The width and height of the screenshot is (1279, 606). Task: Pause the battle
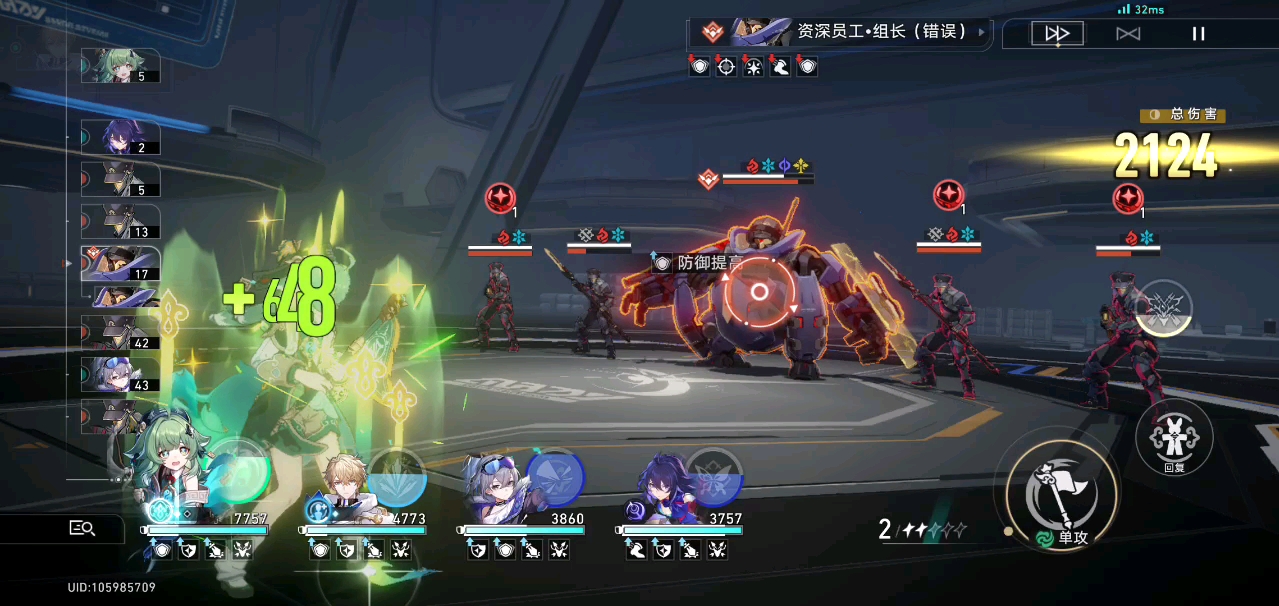coord(1198,34)
